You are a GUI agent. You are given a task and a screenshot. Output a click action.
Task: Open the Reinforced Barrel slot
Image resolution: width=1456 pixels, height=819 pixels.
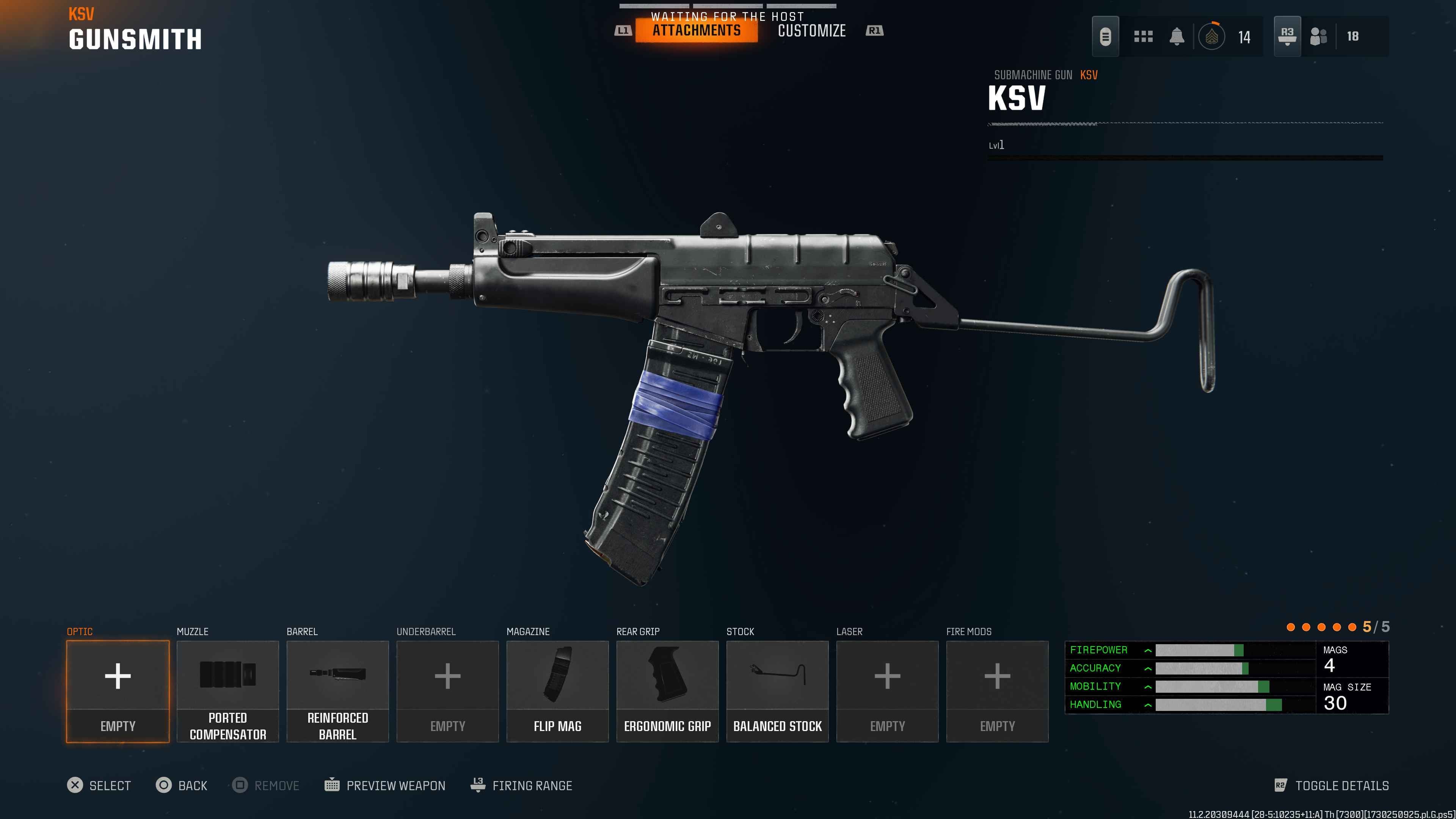(x=337, y=691)
